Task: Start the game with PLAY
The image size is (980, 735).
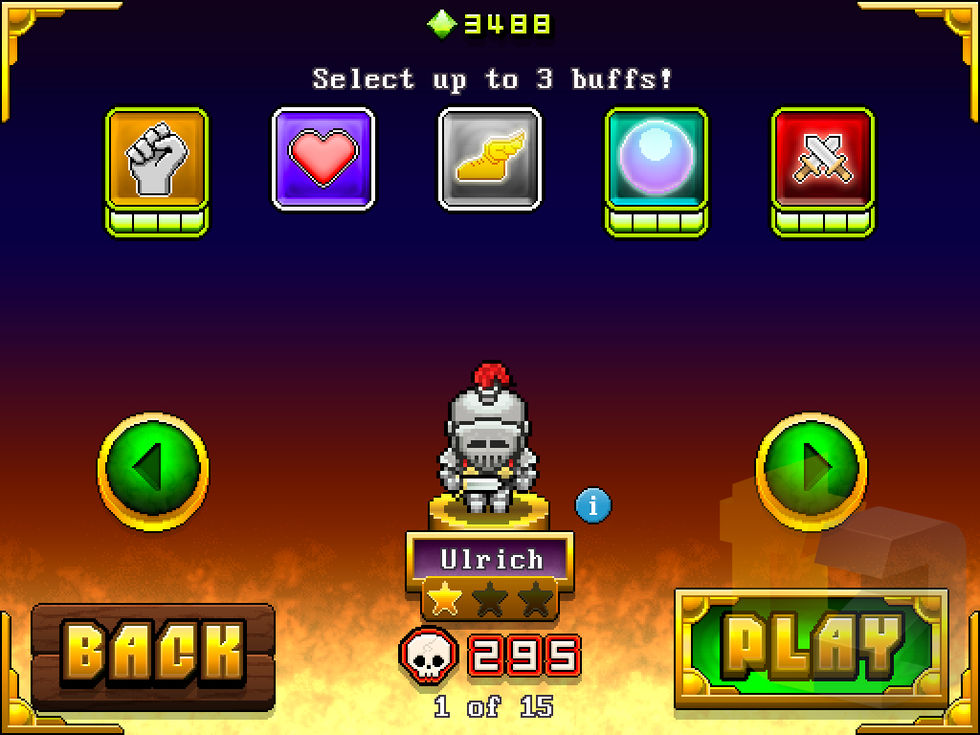Action: (811, 648)
